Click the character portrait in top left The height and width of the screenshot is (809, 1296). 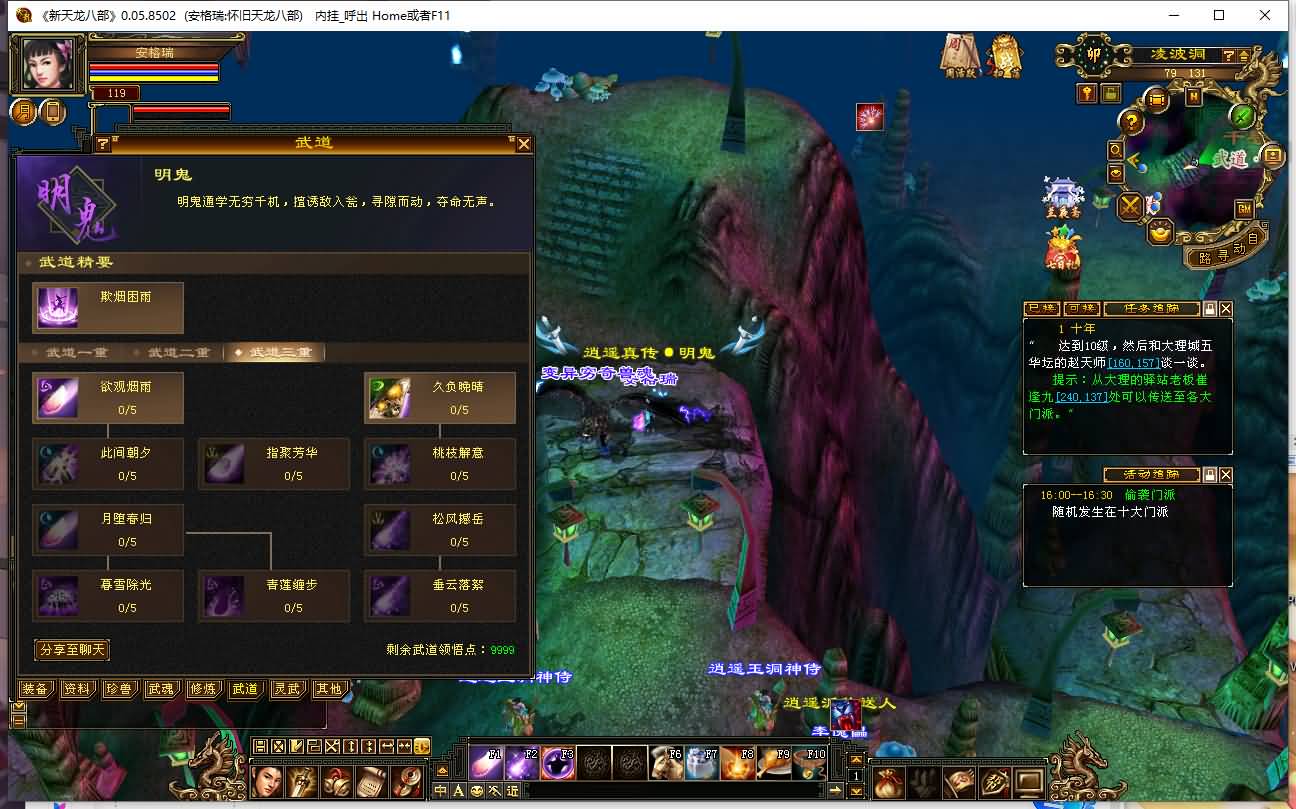coord(45,65)
